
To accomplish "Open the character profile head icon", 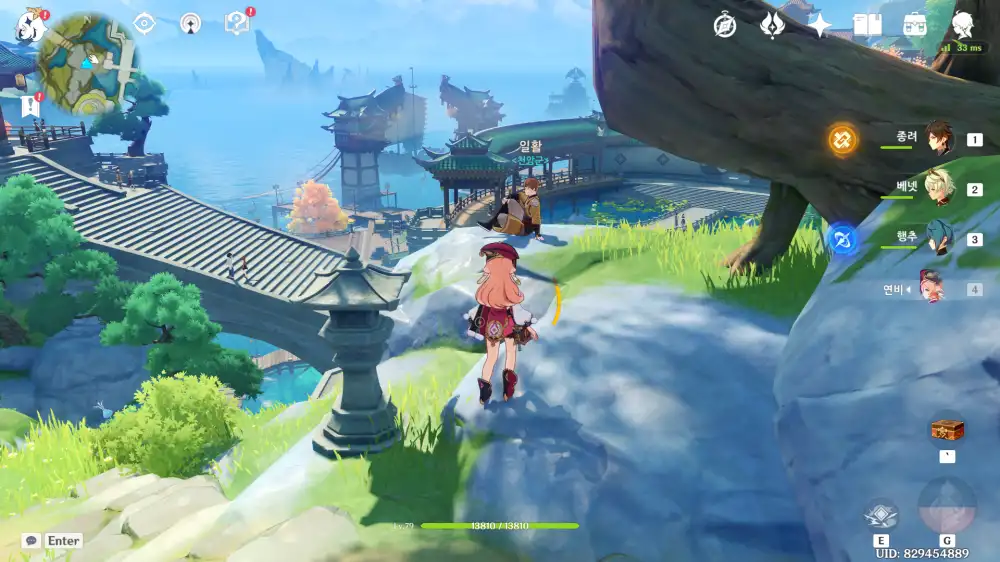I will (962, 26).
